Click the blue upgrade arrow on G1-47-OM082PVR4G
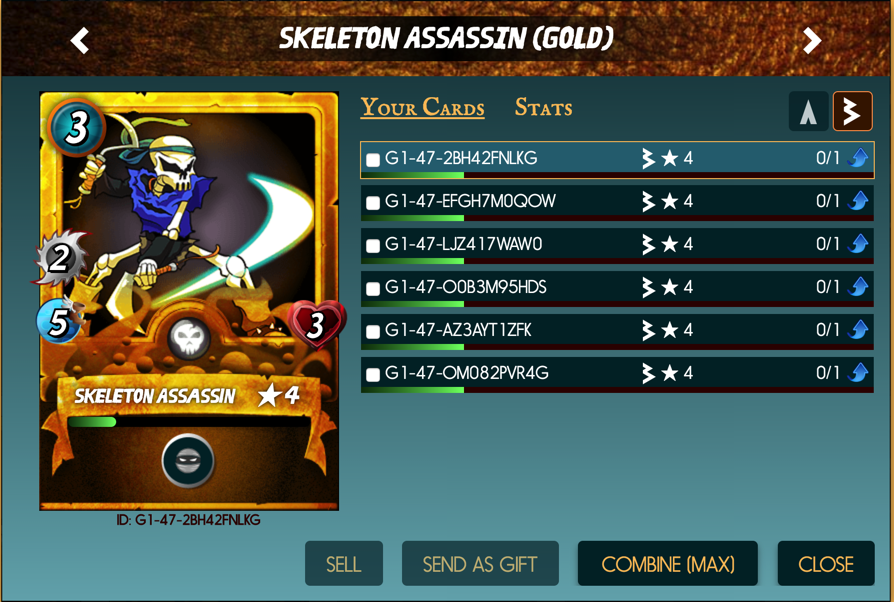This screenshot has height=602, width=894. [x=858, y=373]
